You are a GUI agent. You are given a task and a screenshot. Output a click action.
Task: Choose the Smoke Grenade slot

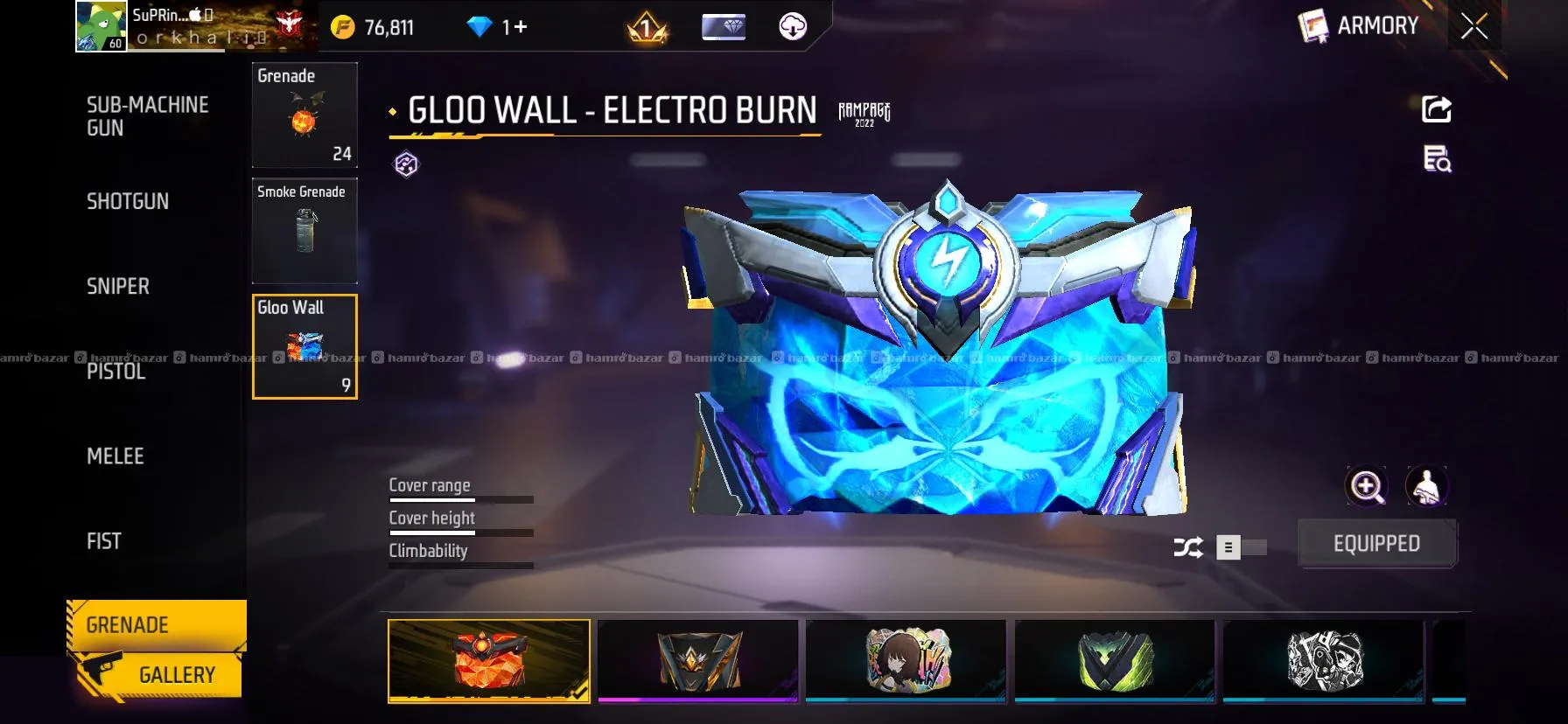(x=304, y=231)
